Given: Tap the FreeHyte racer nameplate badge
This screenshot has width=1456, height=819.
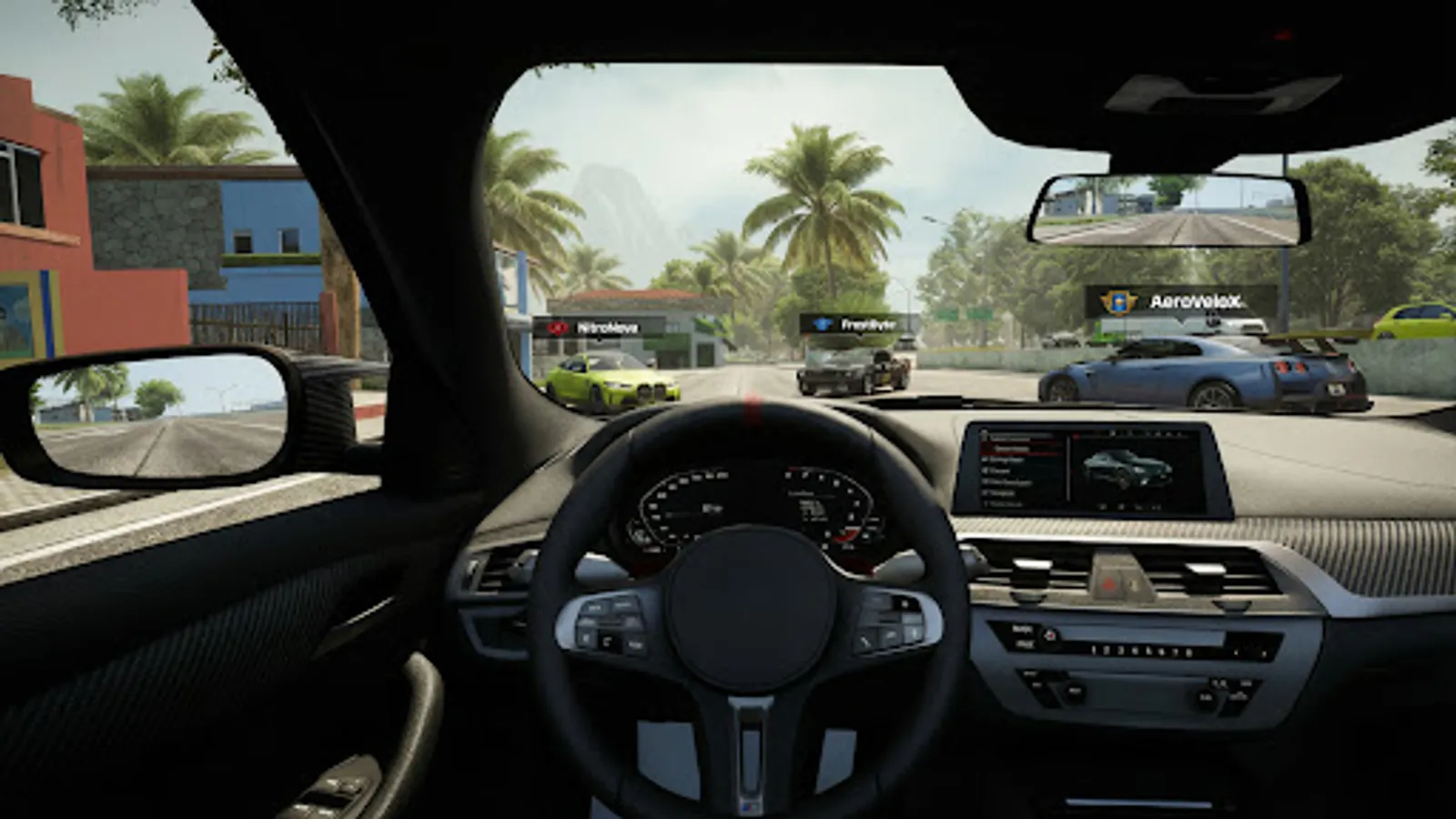Looking at the screenshot, I should click(852, 320).
